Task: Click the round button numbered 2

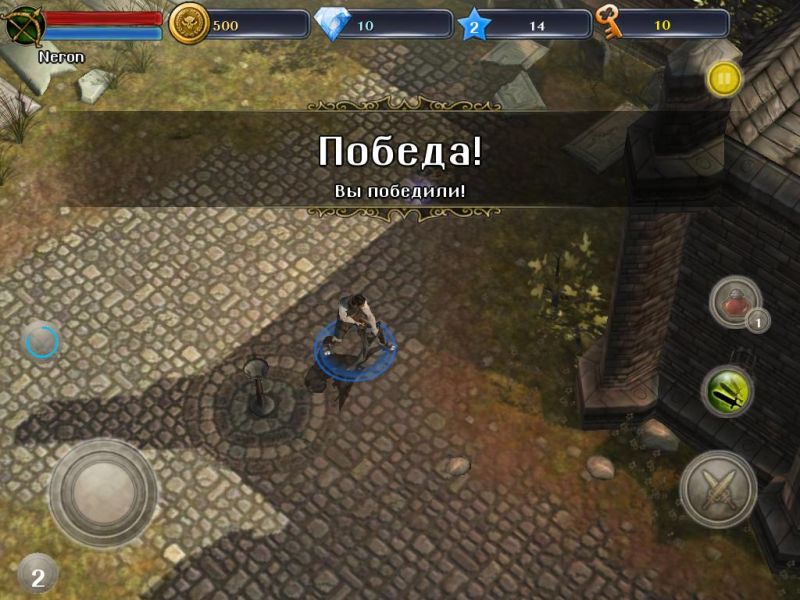Action: [38, 575]
